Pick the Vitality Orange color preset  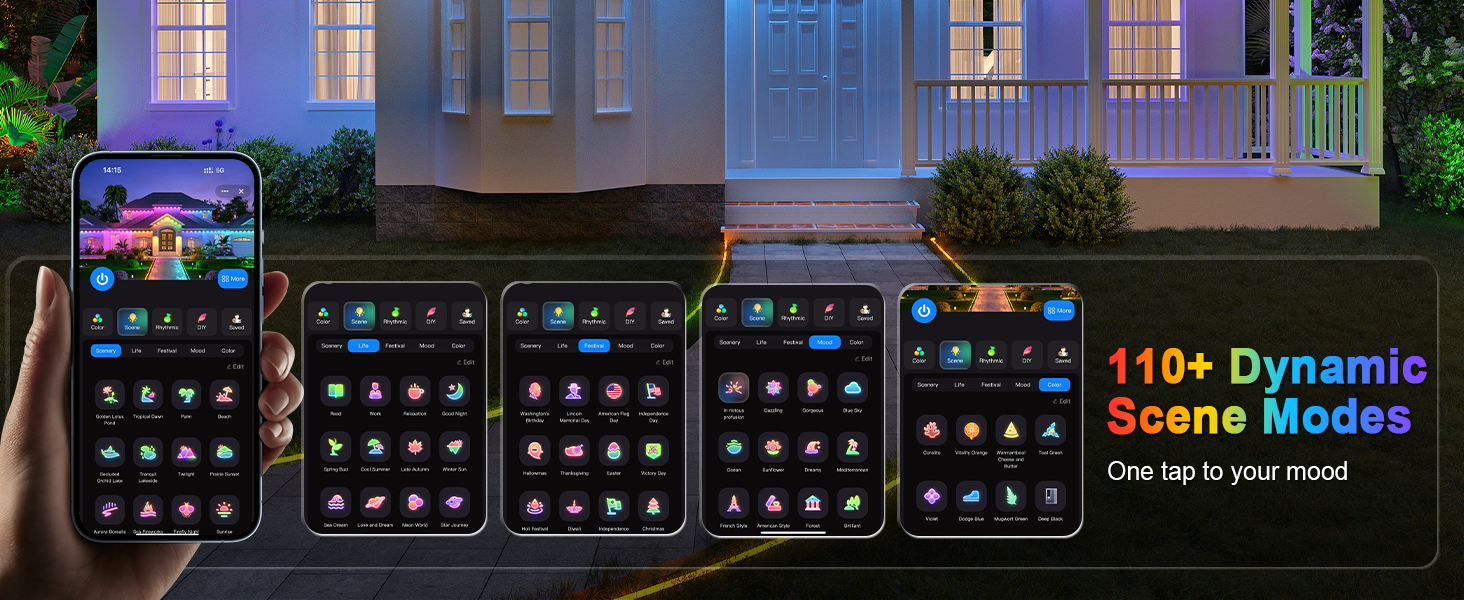coord(971,430)
